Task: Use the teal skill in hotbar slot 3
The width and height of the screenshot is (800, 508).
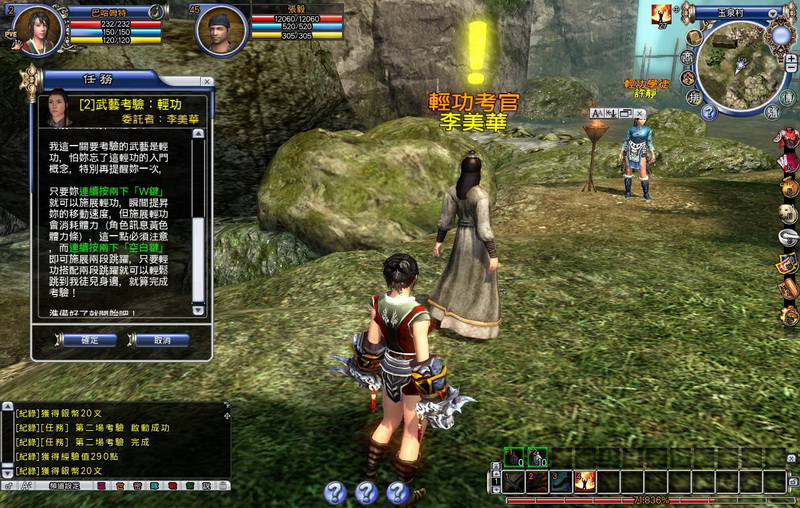Action: pyautogui.click(x=560, y=481)
